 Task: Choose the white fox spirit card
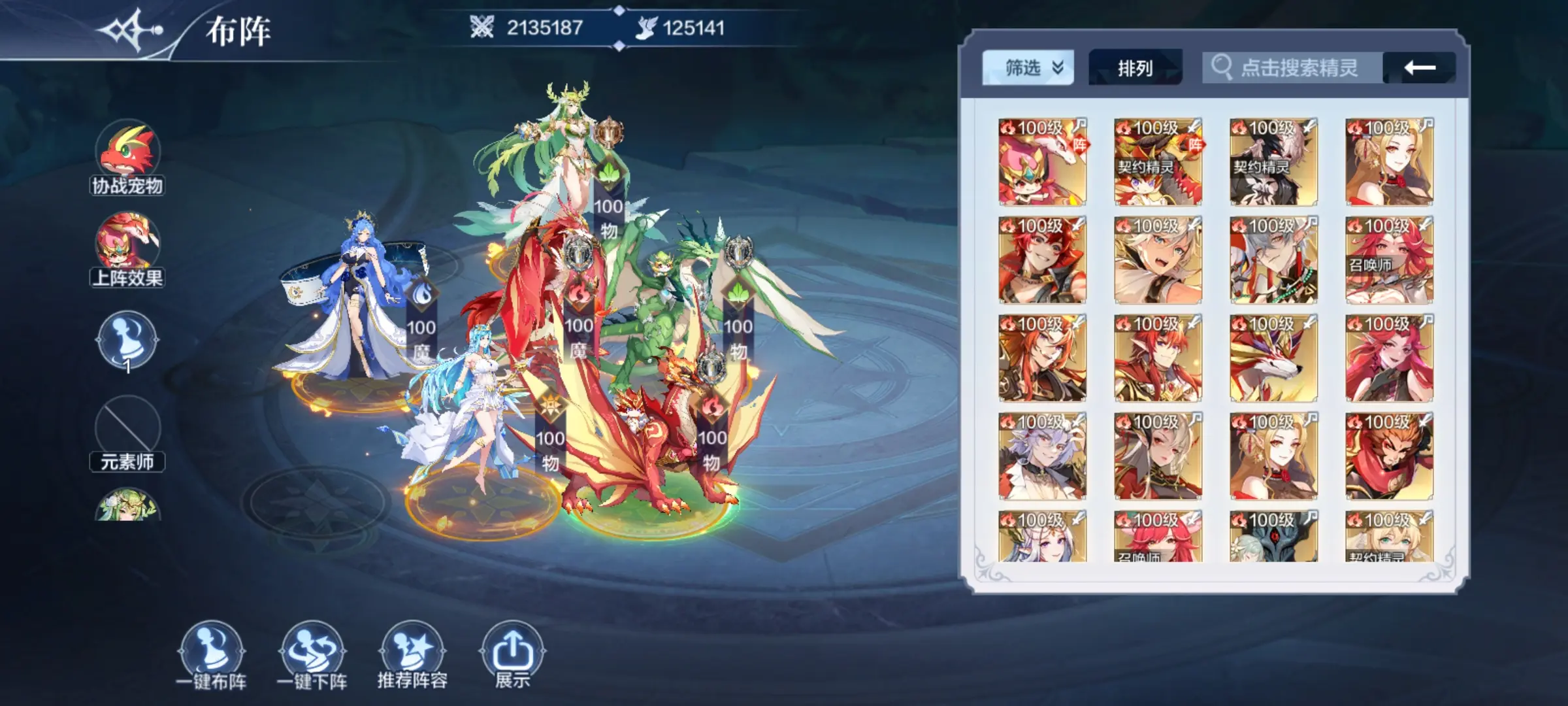(1273, 358)
